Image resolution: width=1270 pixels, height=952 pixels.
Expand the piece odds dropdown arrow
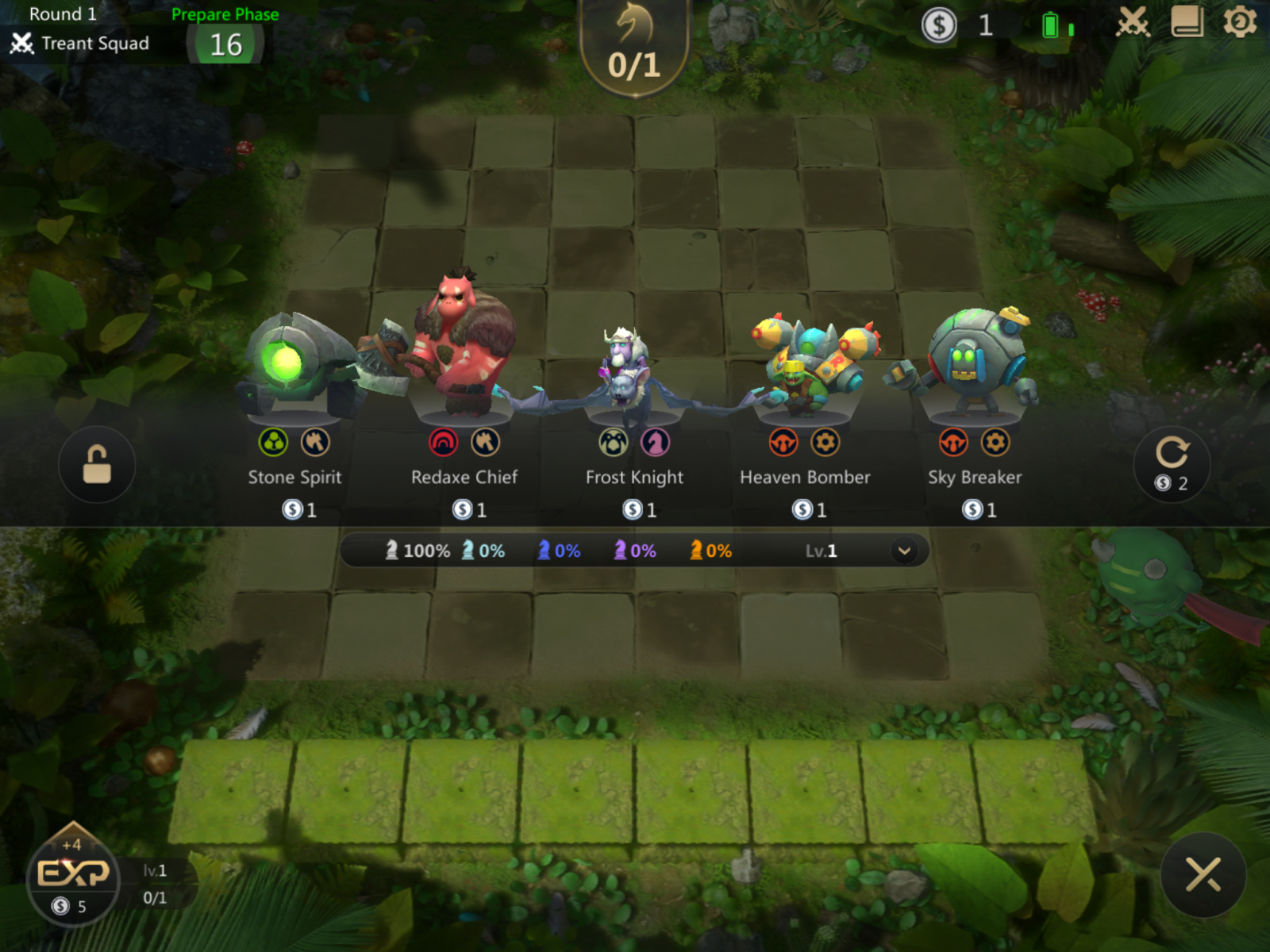click(x=904, y=551)
